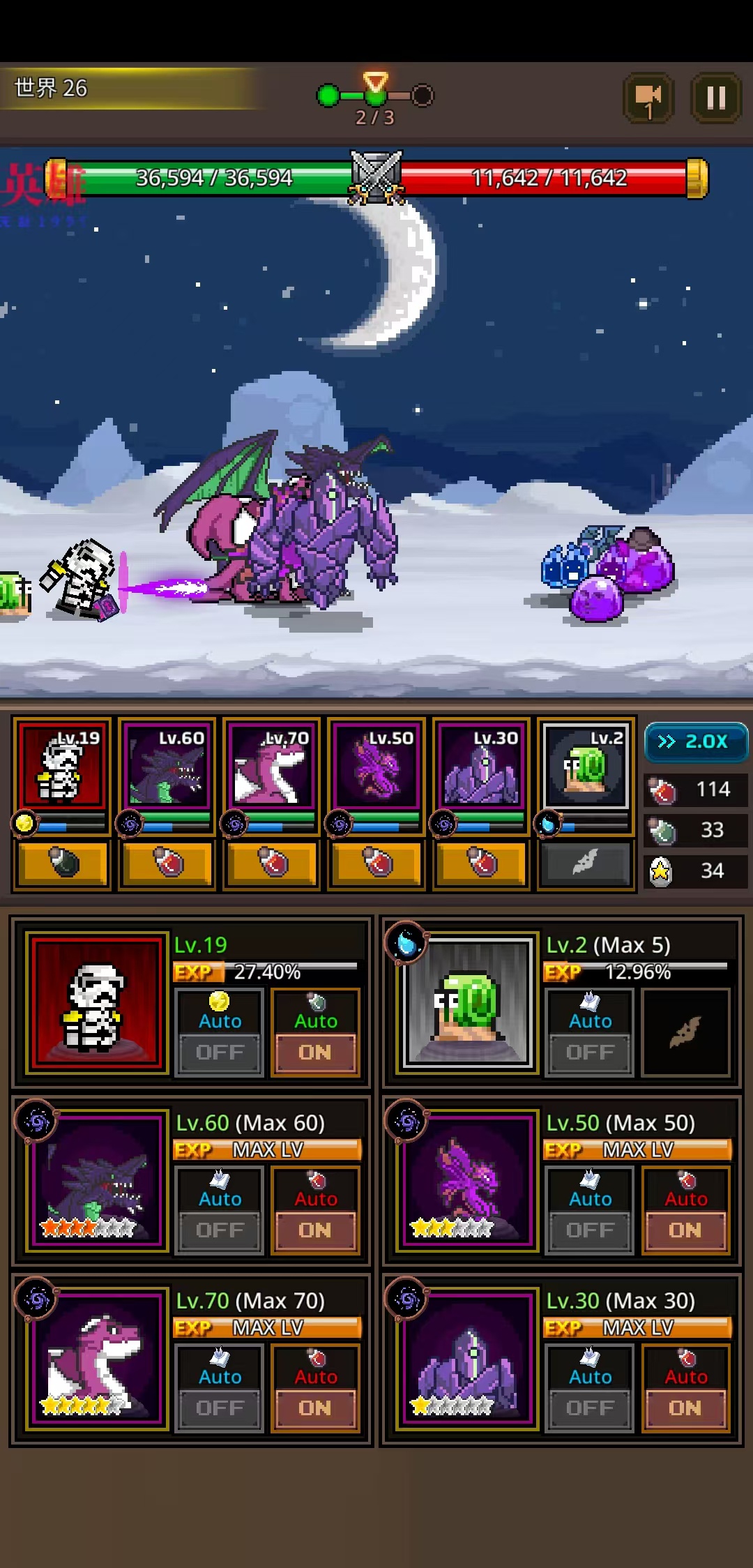Tap the camera record button
This screenshot has width=753, height=1568.
(648, 98)
